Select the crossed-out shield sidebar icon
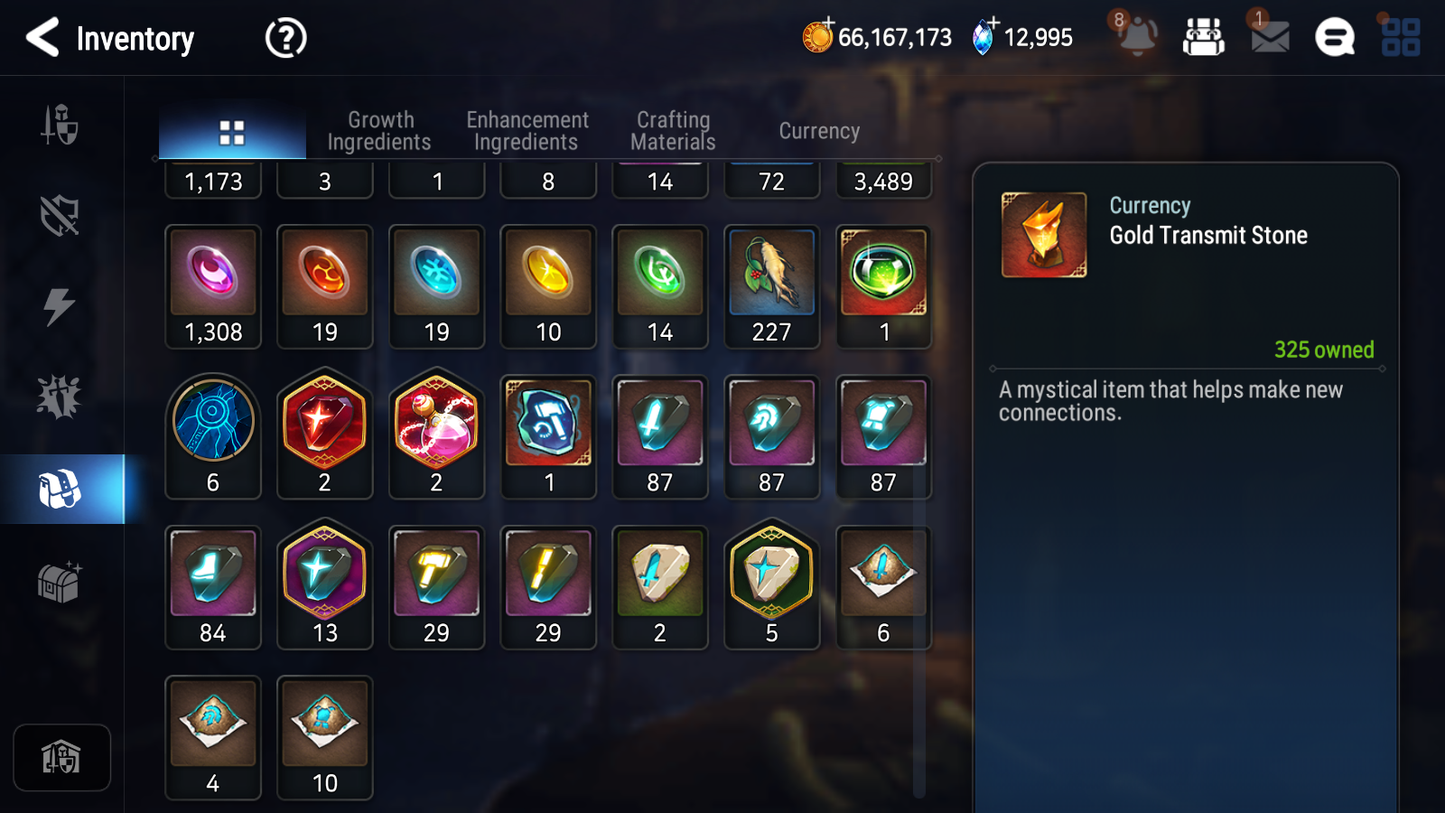The image size is (1445, 813). click(x=61, y=213)
